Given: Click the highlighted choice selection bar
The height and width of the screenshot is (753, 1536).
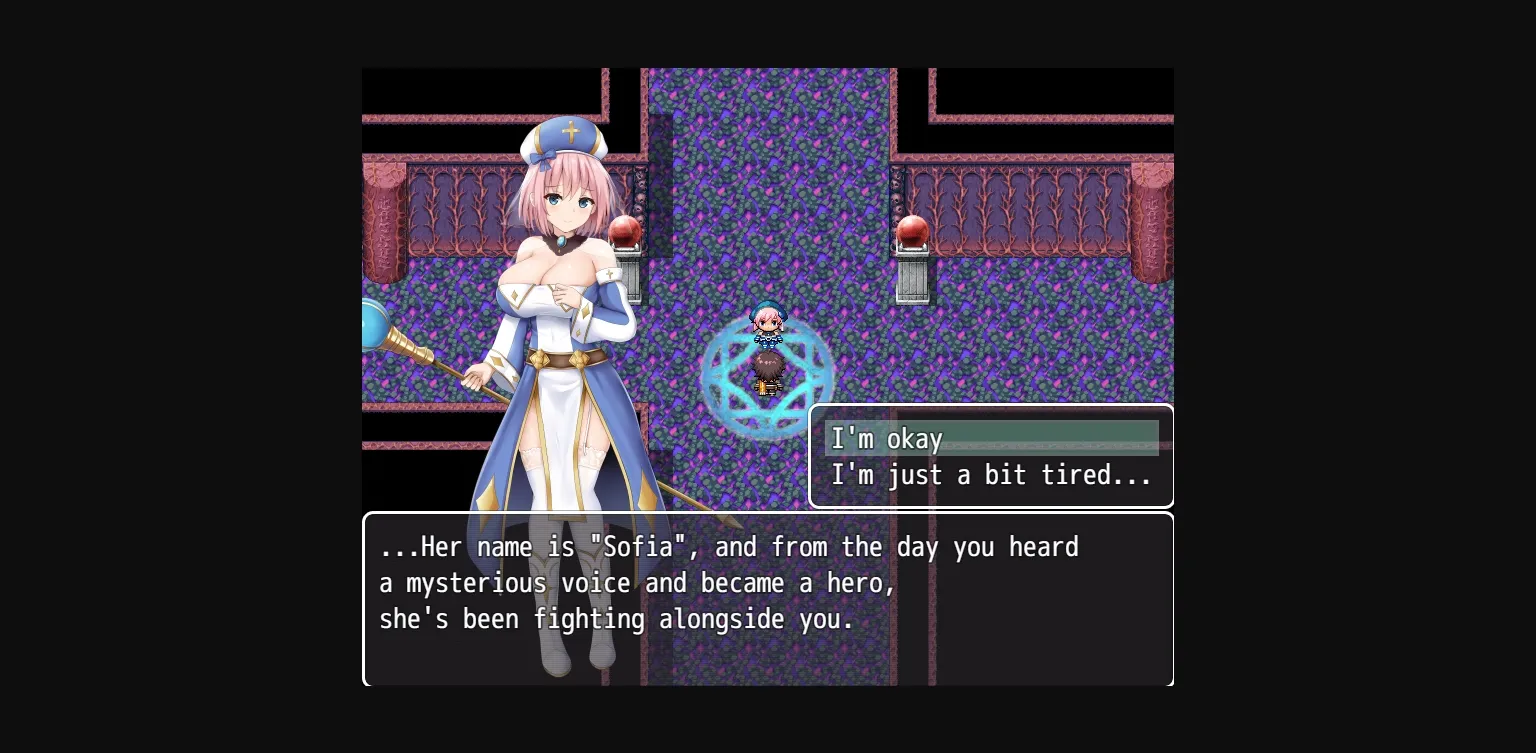Looking at the screenshot, I should (991, 437).
